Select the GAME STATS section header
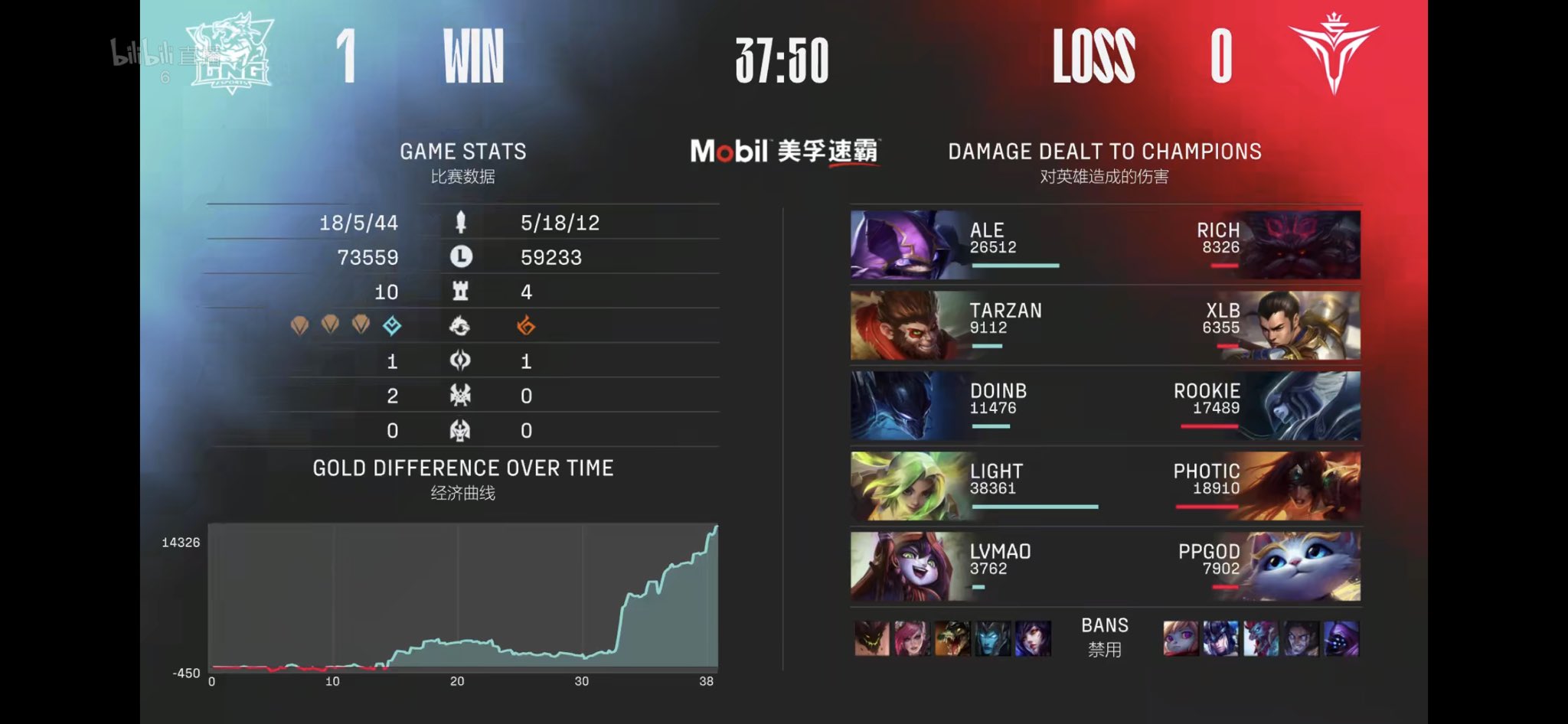 pyautogui.click(x=464, y=151)
